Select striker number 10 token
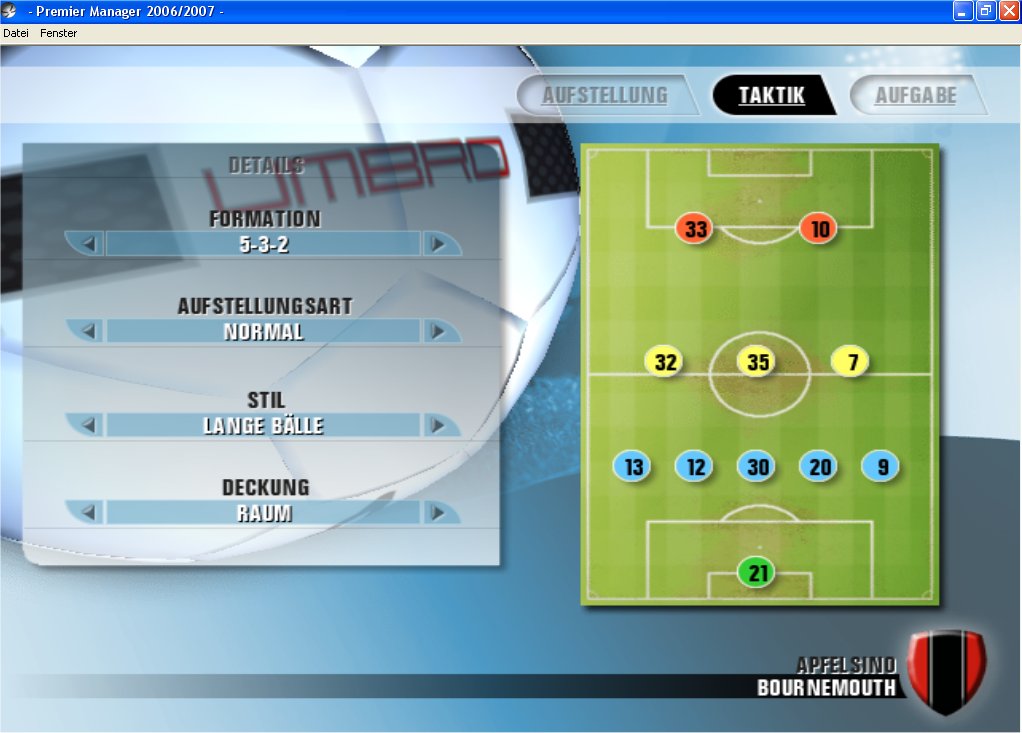The image size is (1022, 733). [819, 230]
